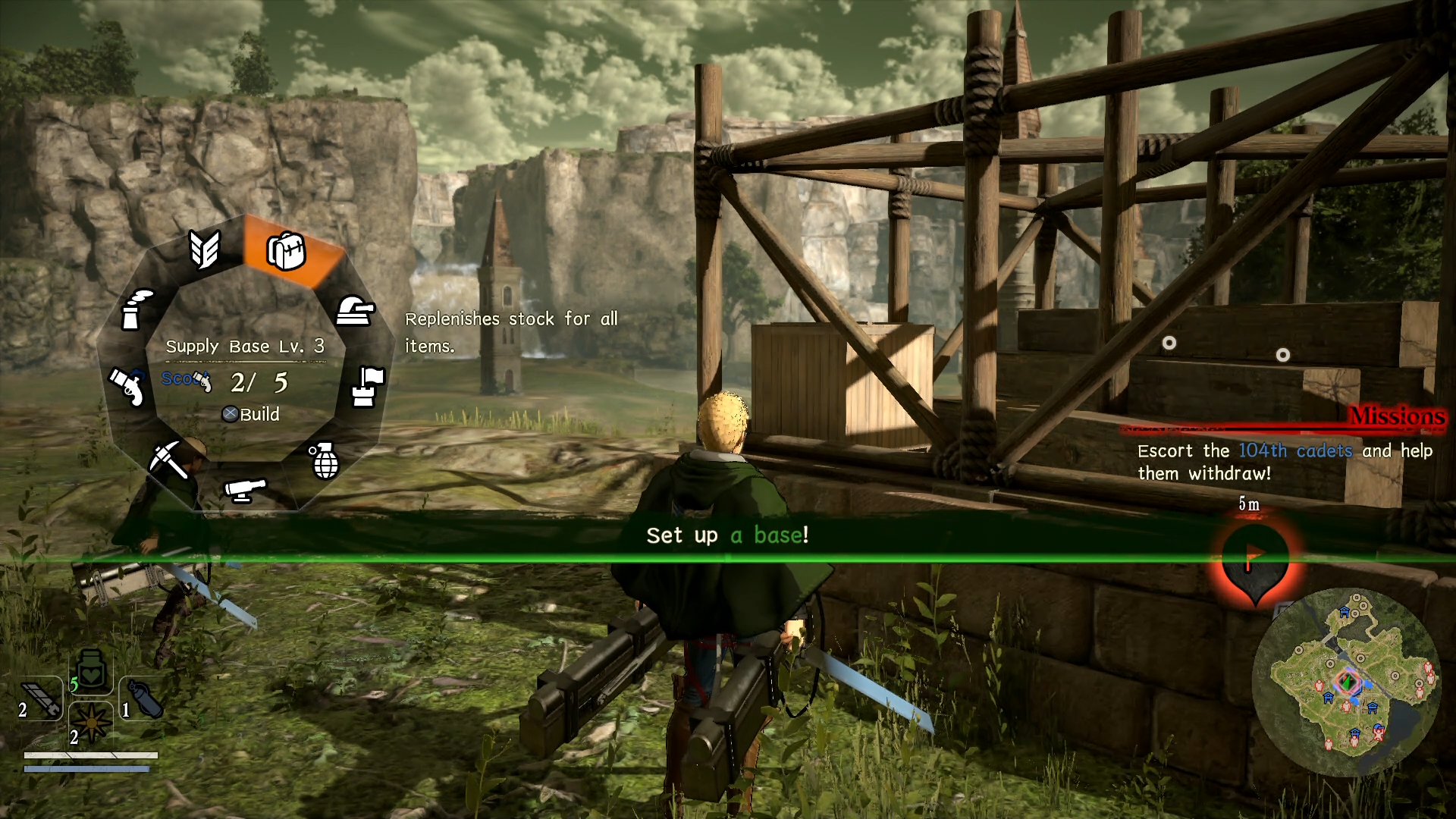The height and width of the screenshot is (819, 1456).
Task: Choose the cannon base at the wheel bottom
Action: tap(245, 490)
